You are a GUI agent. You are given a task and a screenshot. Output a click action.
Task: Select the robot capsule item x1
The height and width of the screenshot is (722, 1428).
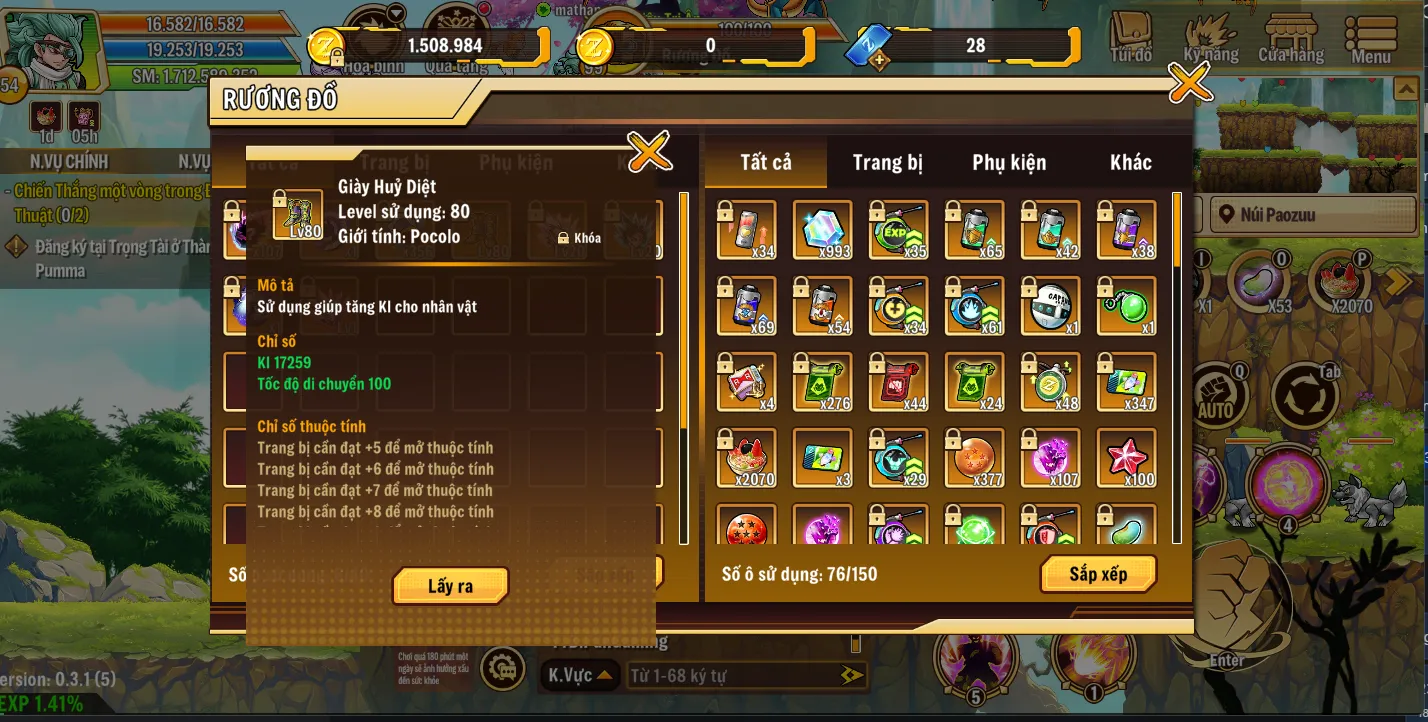tap(1049, 307)
